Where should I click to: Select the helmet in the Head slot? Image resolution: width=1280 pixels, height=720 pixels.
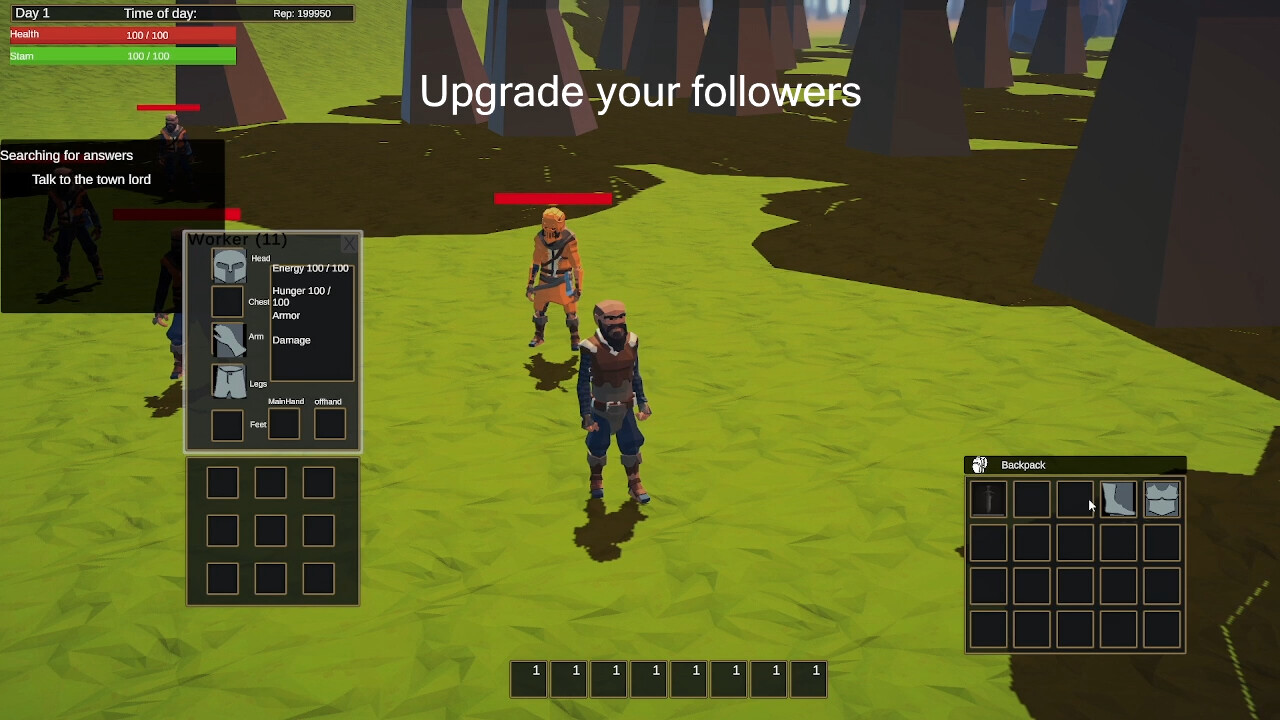[x=229, y=264]
